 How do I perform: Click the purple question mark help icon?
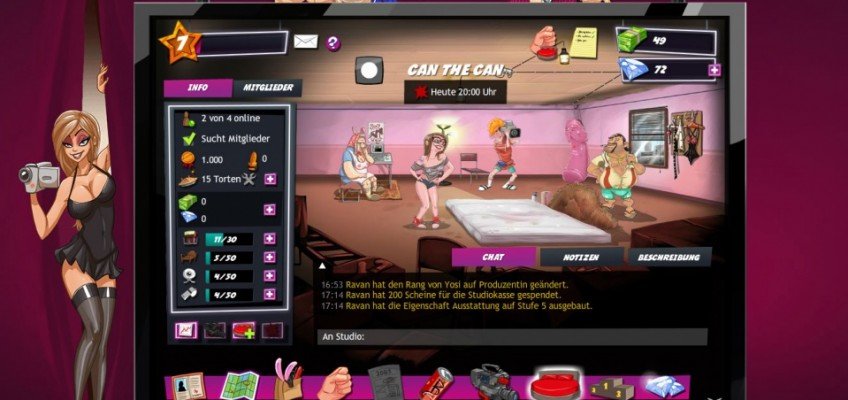(x=333, y=43)
